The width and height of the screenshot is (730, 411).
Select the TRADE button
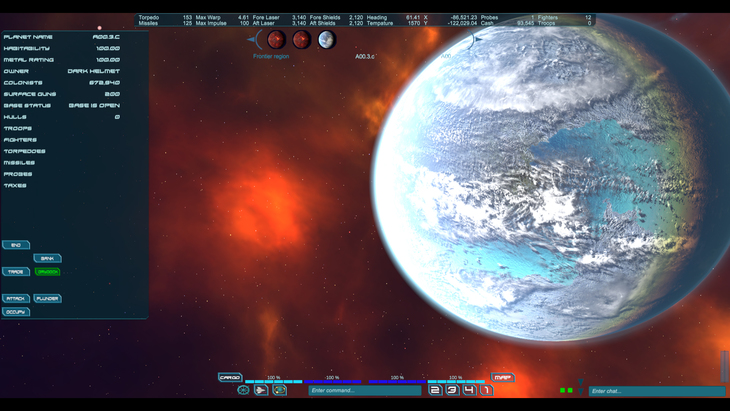pos(16,272)
